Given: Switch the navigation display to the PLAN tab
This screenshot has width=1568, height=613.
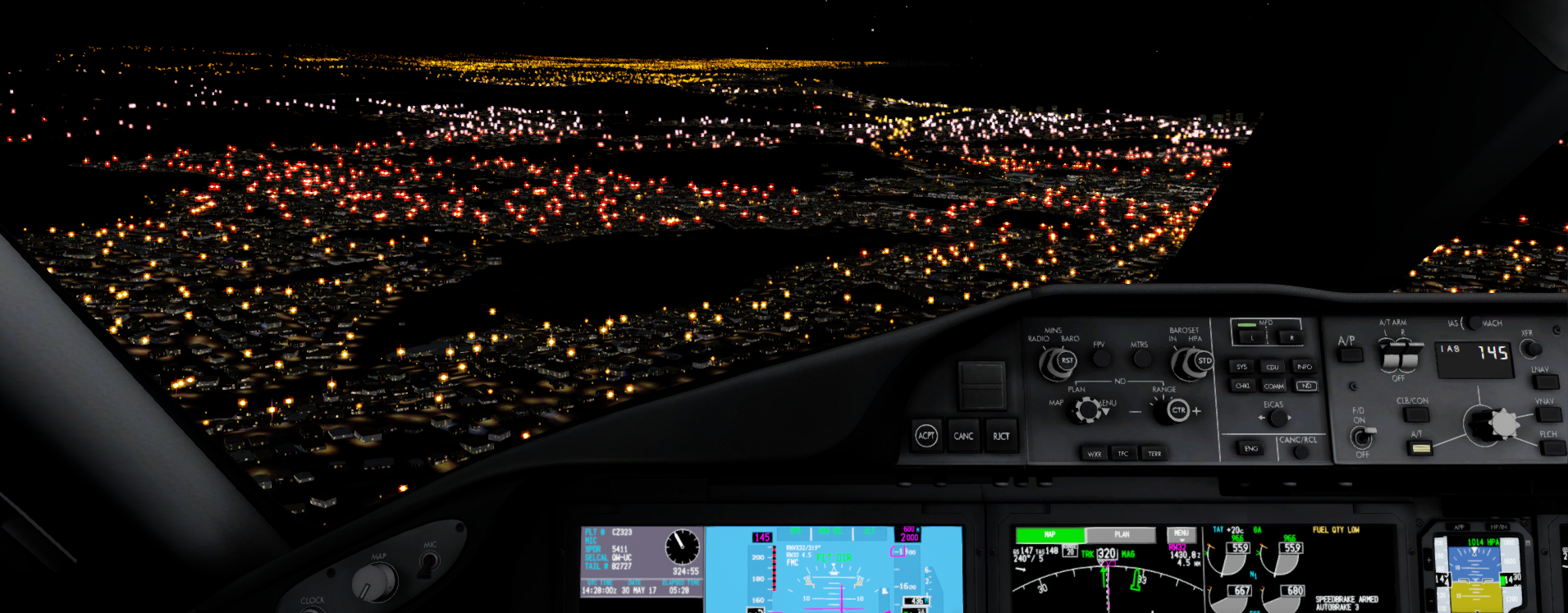Looking at the screenshot, I should (x=1122, y=534).
